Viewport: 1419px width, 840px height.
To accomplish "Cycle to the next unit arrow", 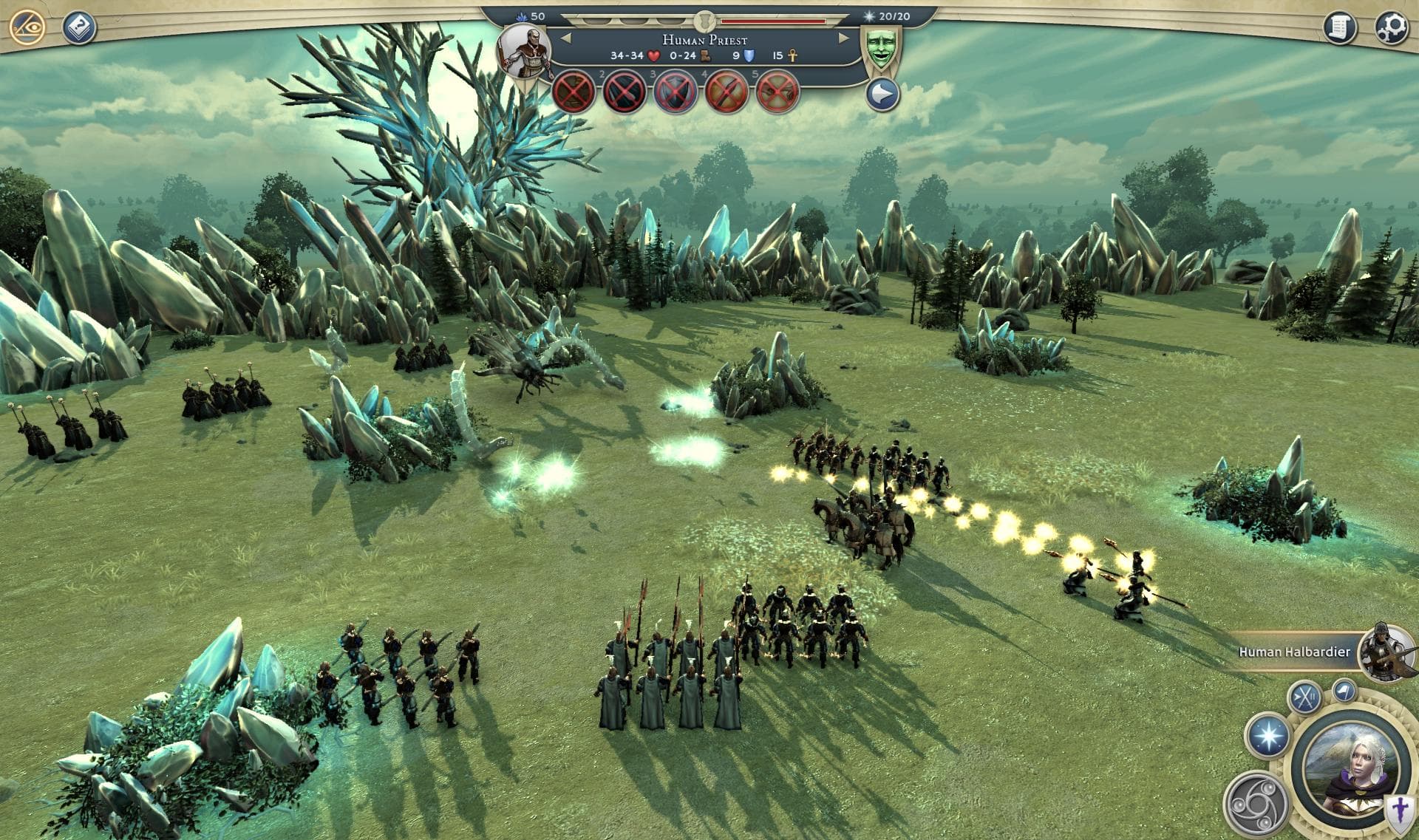I will point(843,38).
